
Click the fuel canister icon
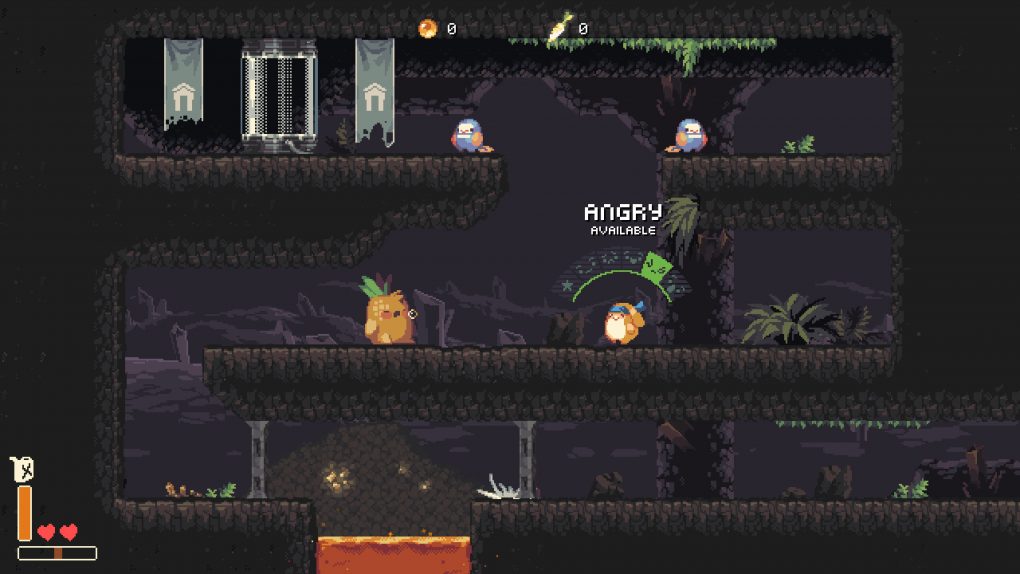coord(23,468)
